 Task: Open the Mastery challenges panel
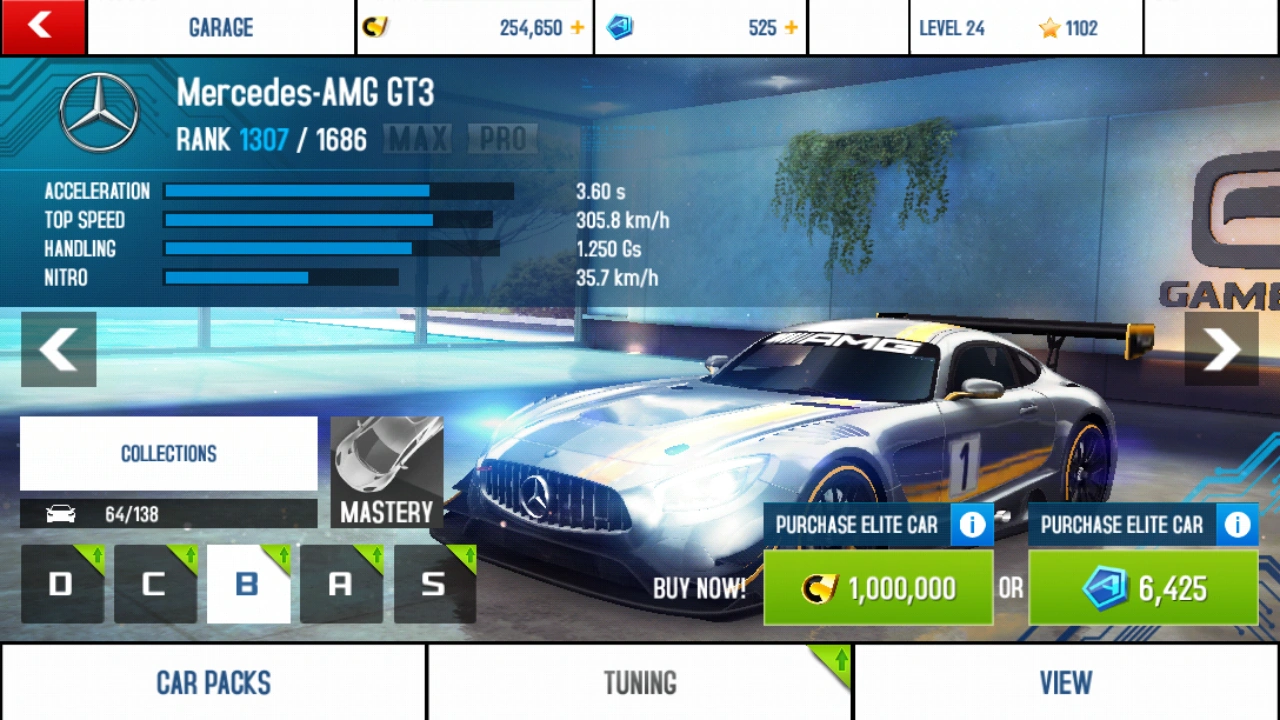[386, 470]
